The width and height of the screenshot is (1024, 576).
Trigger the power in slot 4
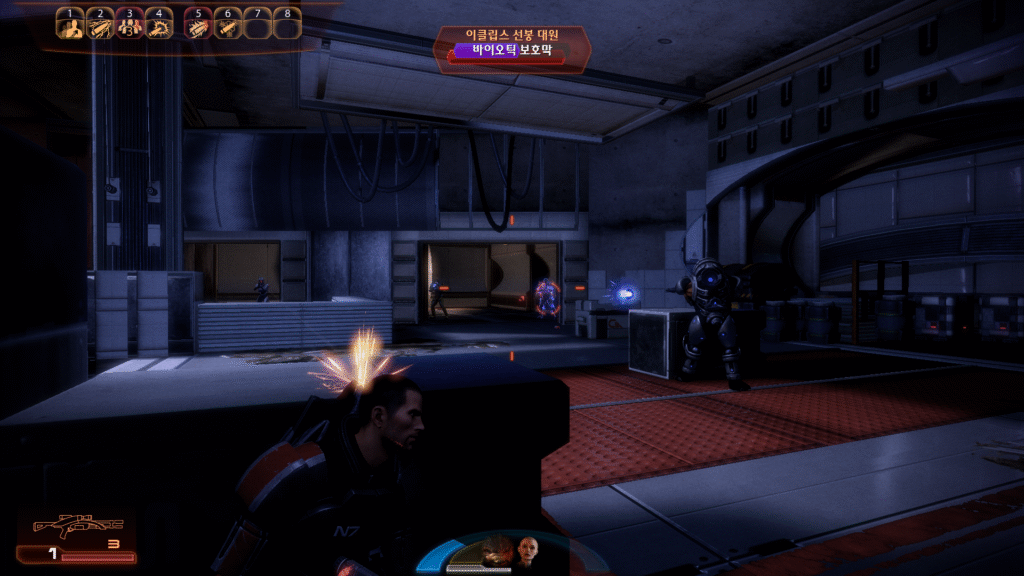coord(158,26)
